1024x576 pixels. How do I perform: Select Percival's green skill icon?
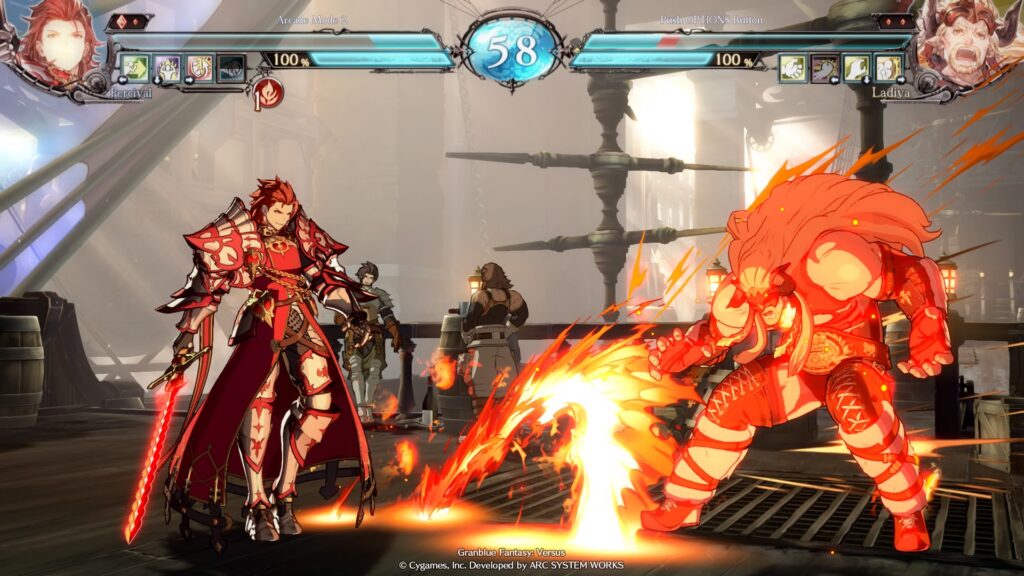pyautogui.click(x=134, y=68)
